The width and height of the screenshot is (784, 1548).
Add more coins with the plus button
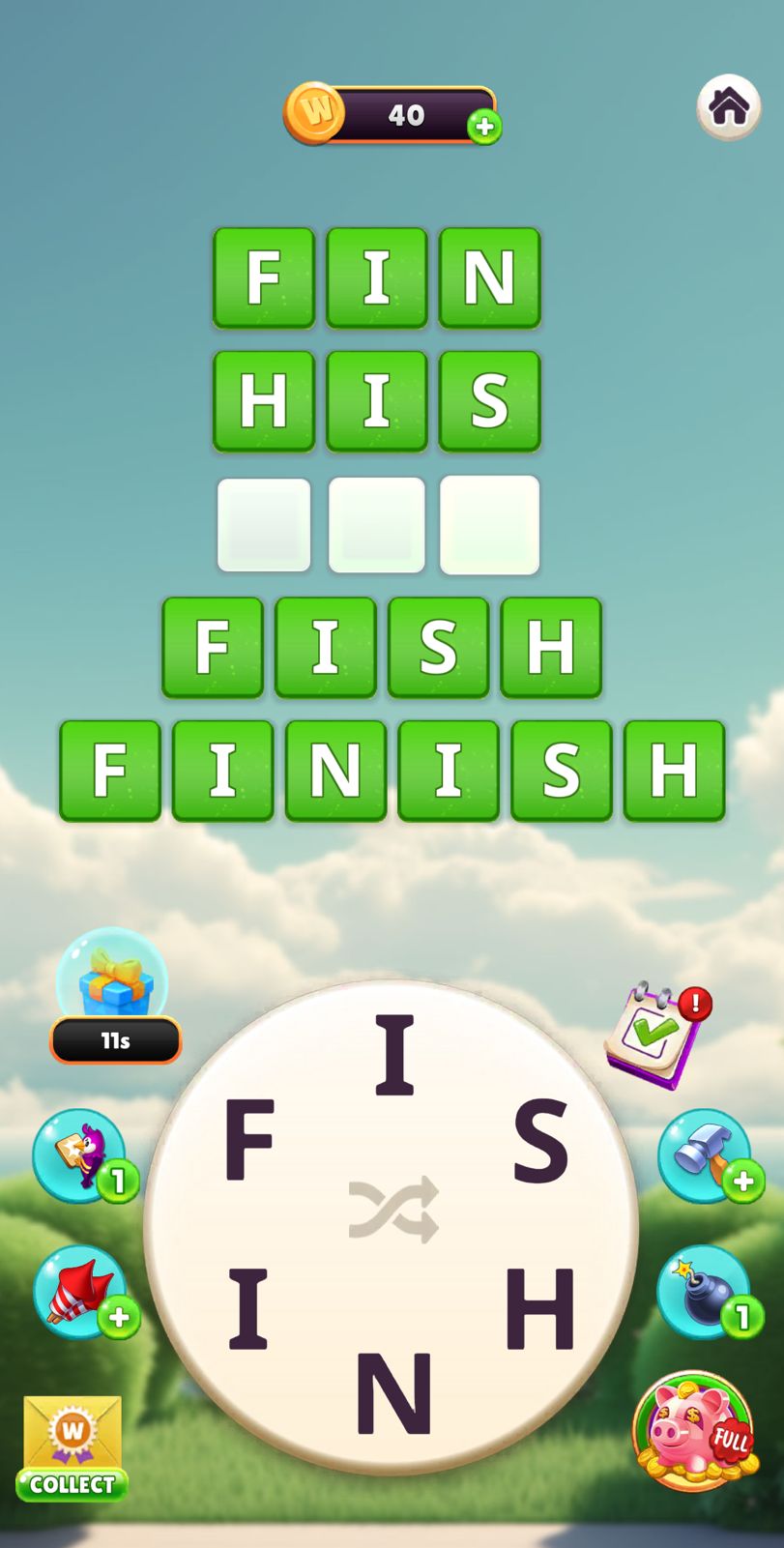(484, 127)
